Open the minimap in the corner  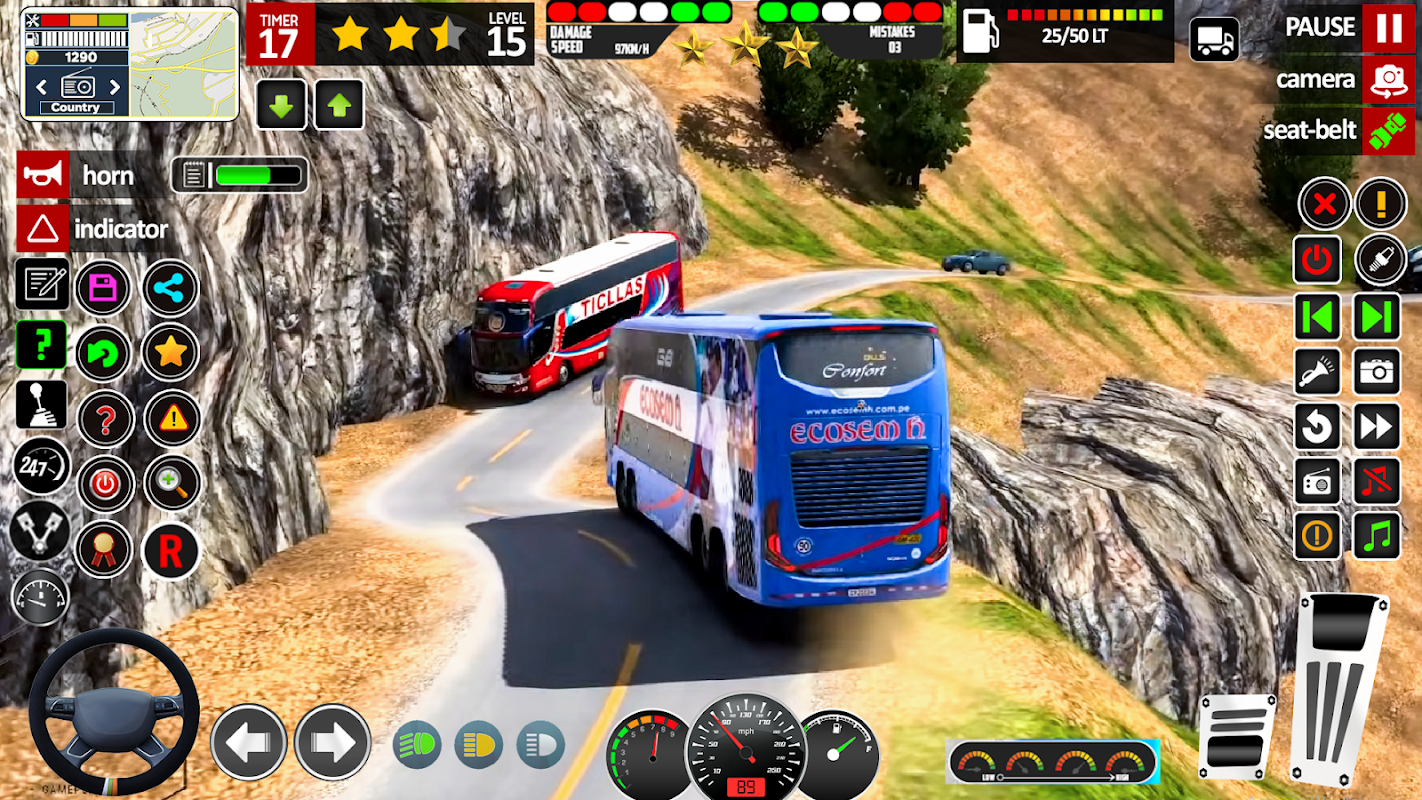click(x=184, y=64)
